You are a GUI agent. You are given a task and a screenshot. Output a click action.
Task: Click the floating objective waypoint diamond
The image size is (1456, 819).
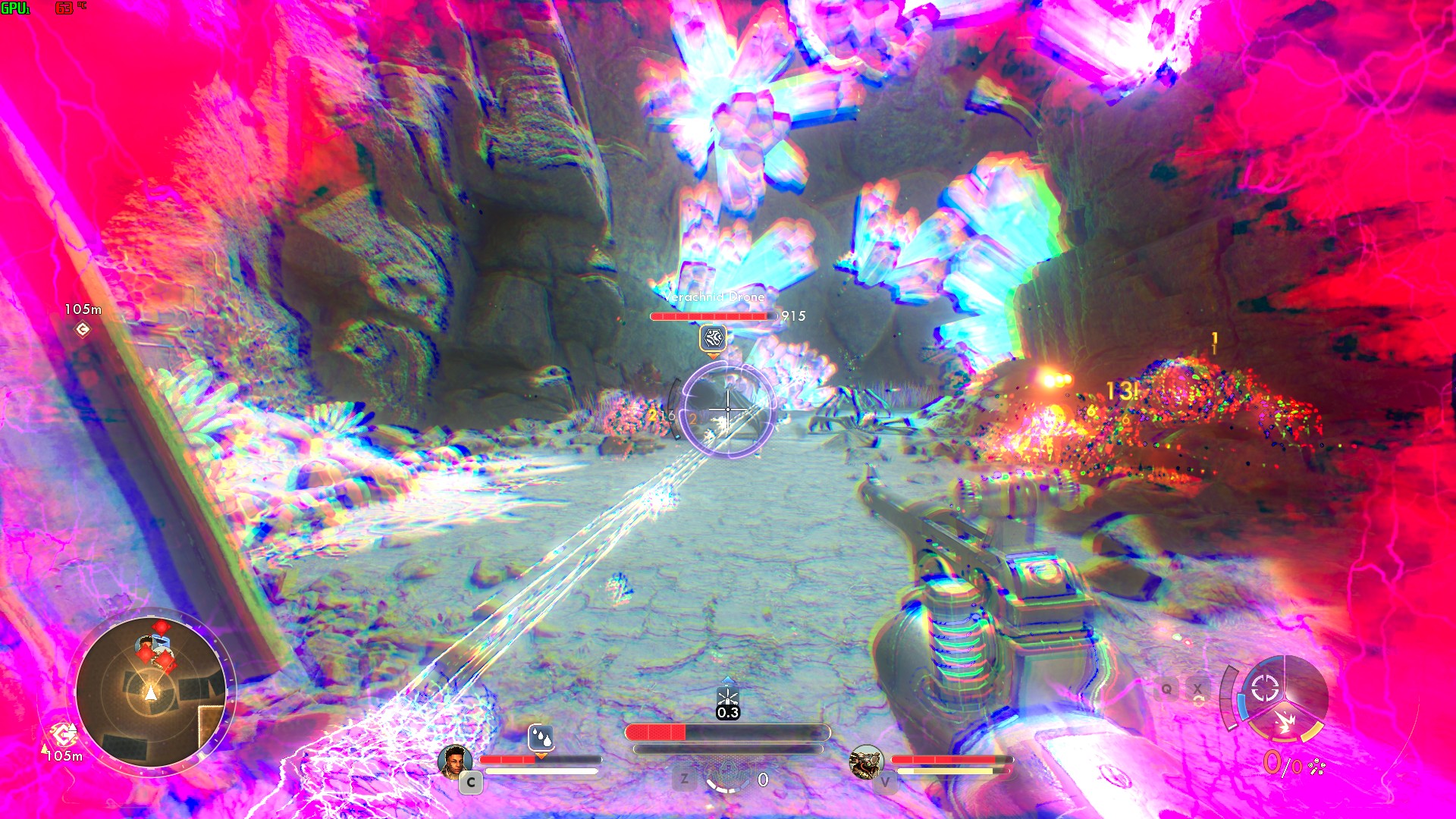pos(83,329)
